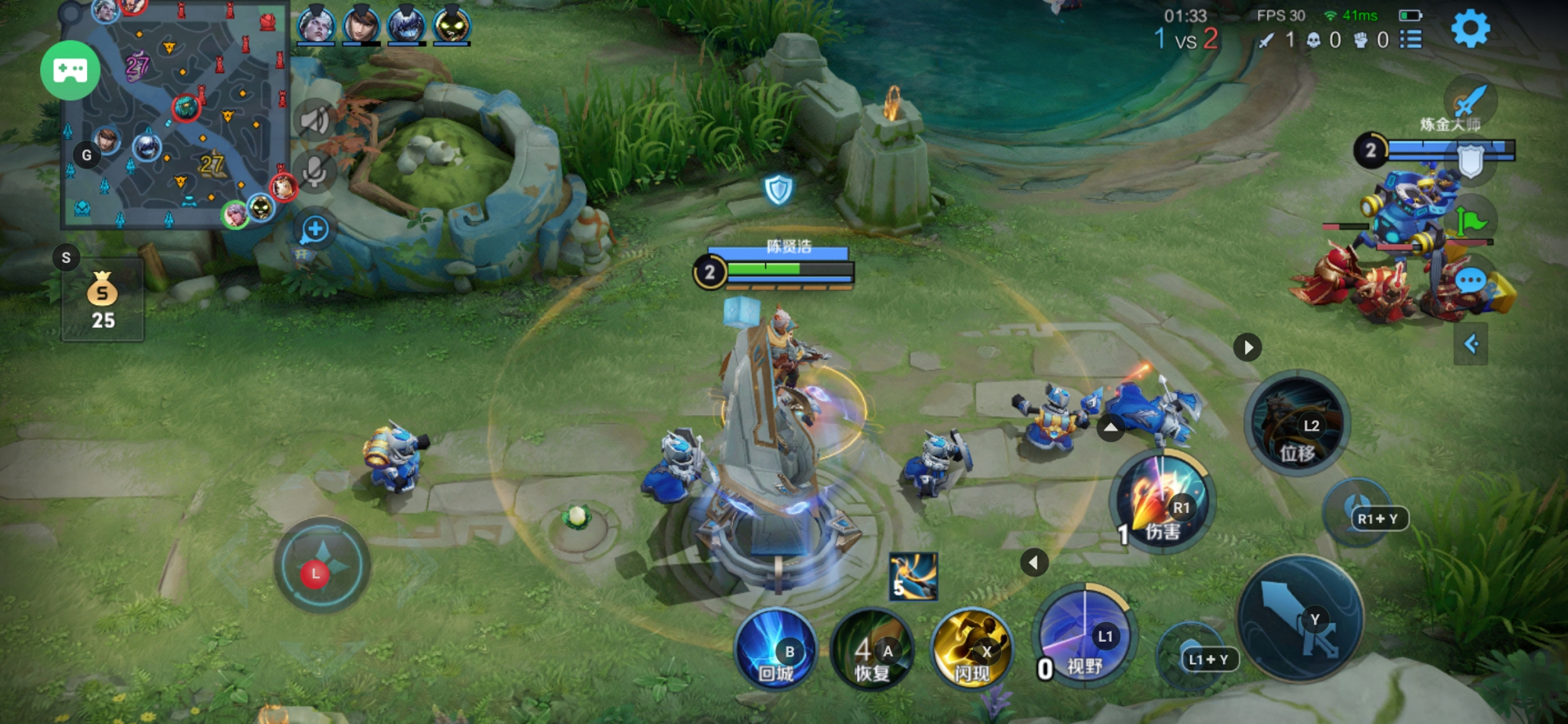Image resolution: width=1568 pixels, height=724 pixels.
Task: Cast the 闪现 flash spell
Action: (x=971, y=649)
